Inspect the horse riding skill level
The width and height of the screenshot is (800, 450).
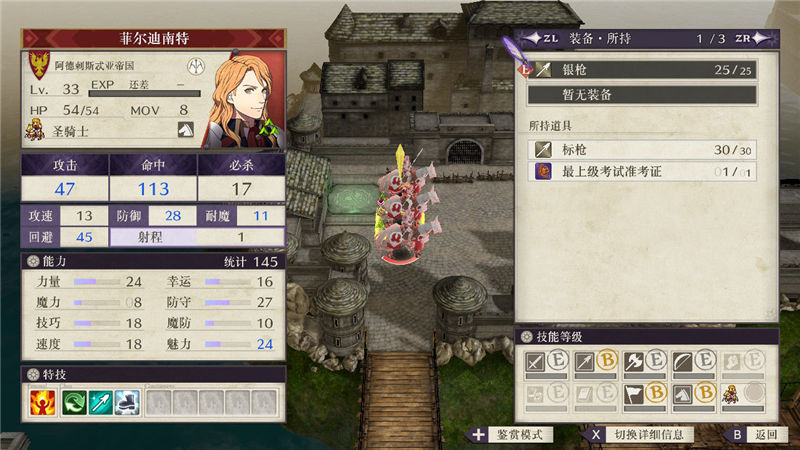click(x=693, y=395)
